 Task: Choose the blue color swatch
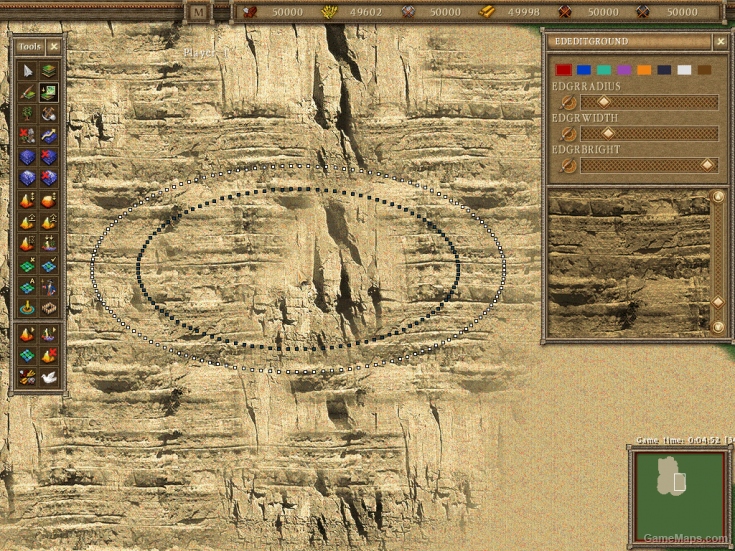(x=584, y=70)
